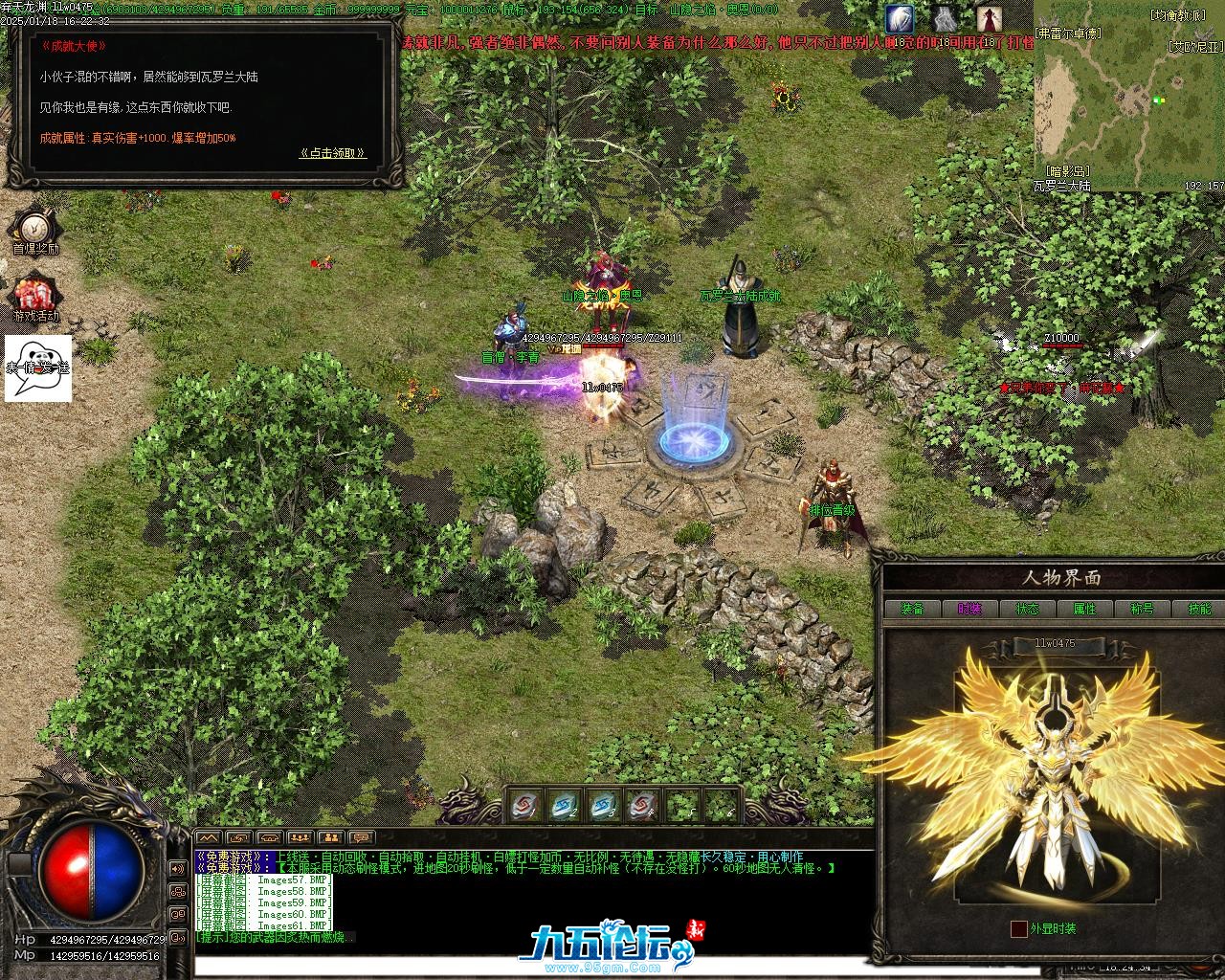Toggle the 外显时装 checkbox
This screenshot has width=1225, height=980.
(1019, 928)
